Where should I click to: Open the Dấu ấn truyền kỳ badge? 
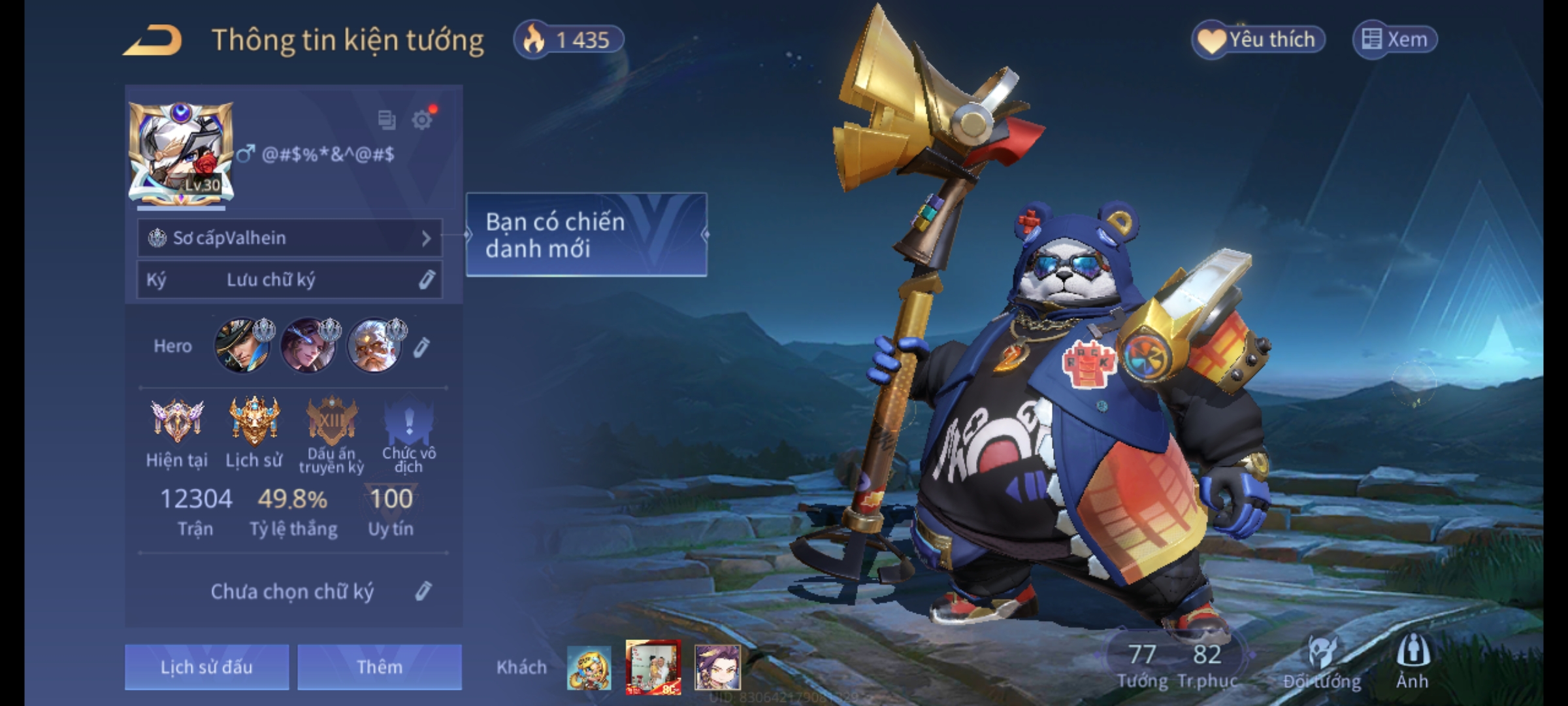331,422
